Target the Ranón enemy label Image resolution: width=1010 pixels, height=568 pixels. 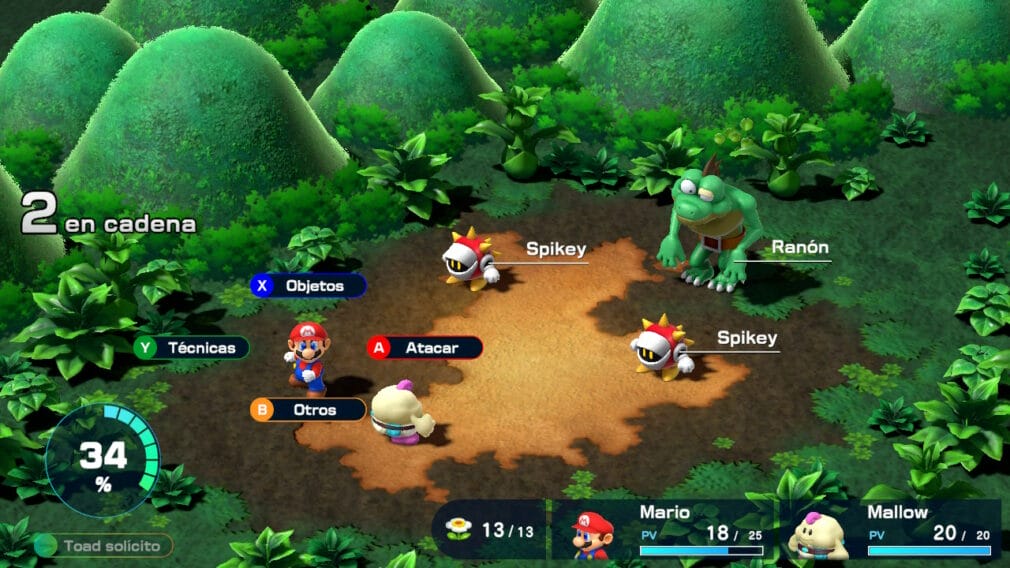(800, 247)
